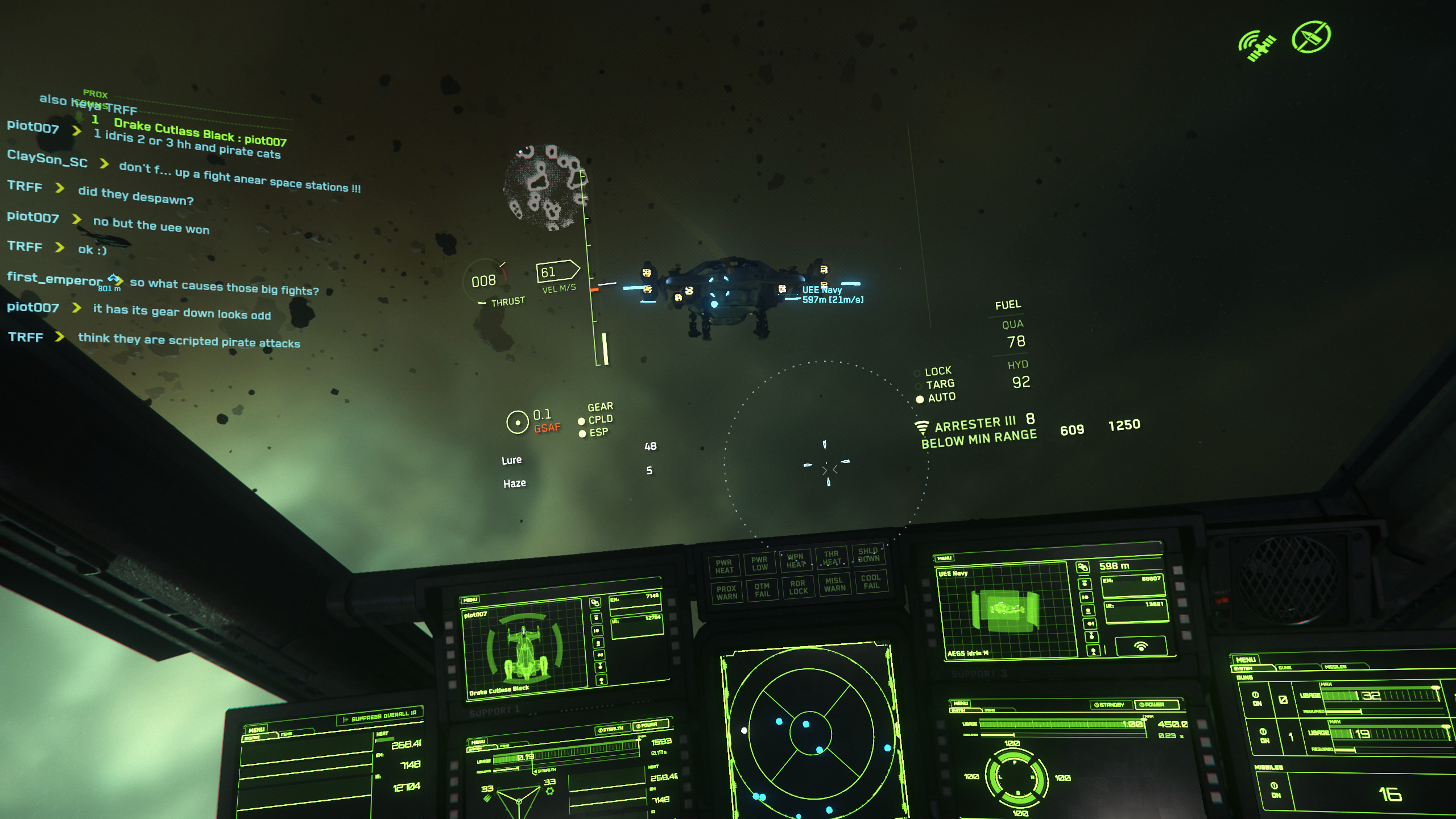Toggle power for gun group 1
The height and width of the screenshot is (819, 1456).
1263,735
